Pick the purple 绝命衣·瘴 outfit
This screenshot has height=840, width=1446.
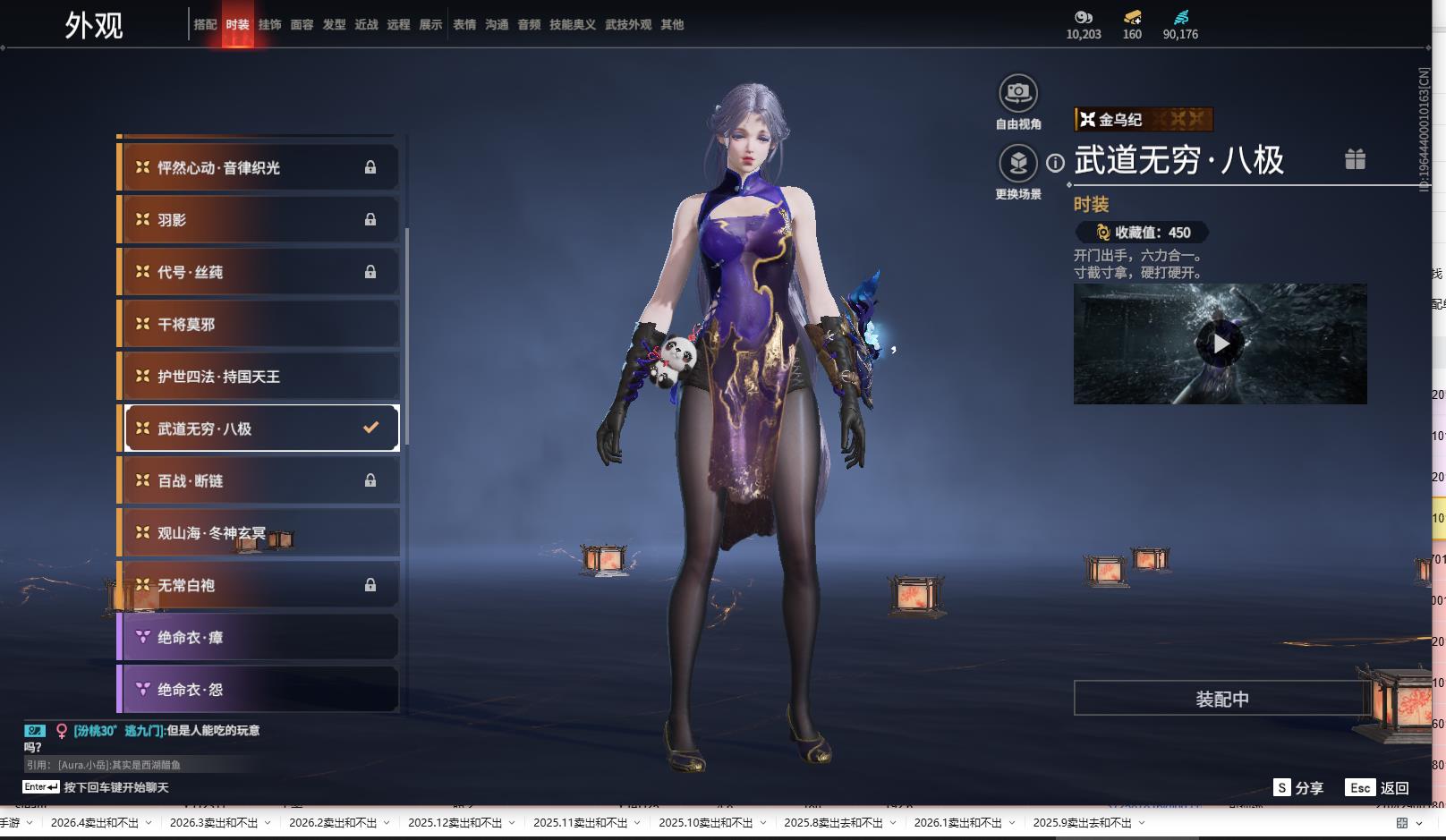(259, 638)
